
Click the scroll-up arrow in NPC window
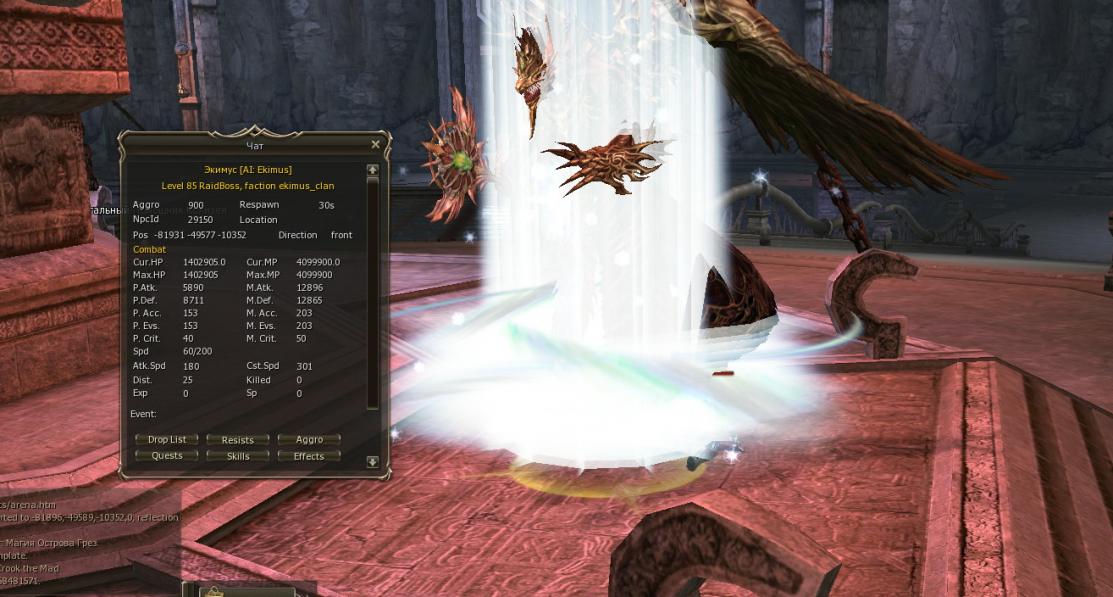pyautogui.click(x=373, y=170)
